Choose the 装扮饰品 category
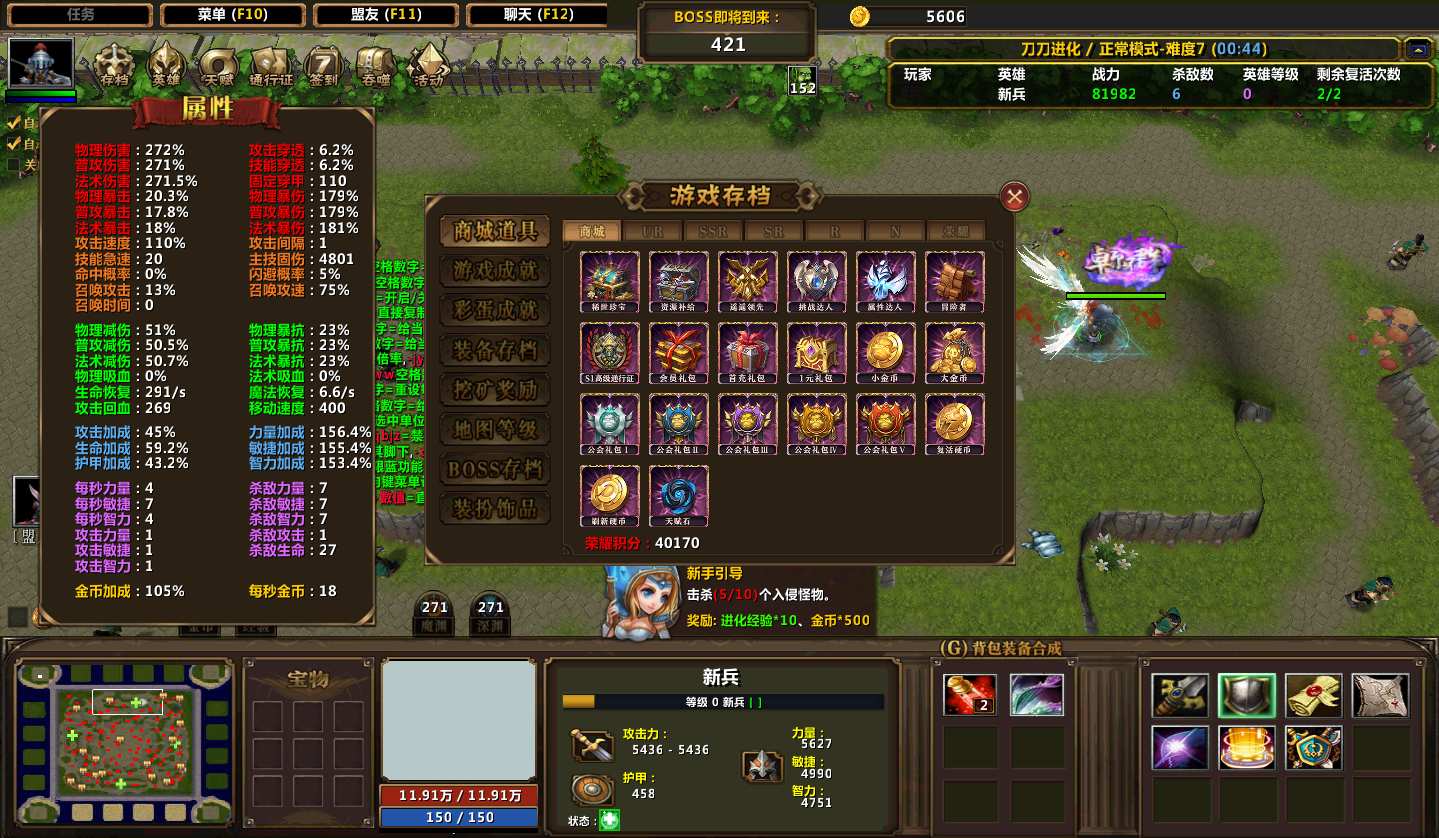 [495, 508]
